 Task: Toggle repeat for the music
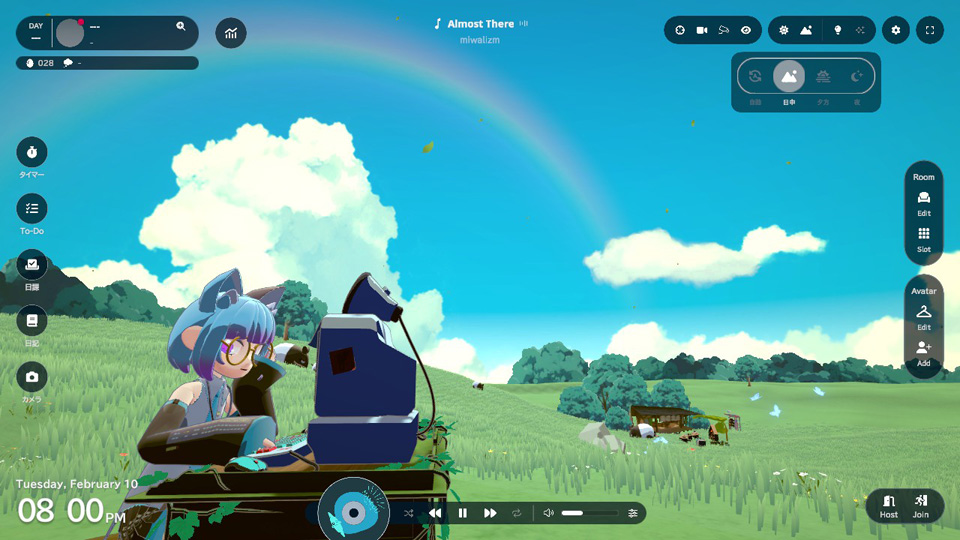point(517,513)
